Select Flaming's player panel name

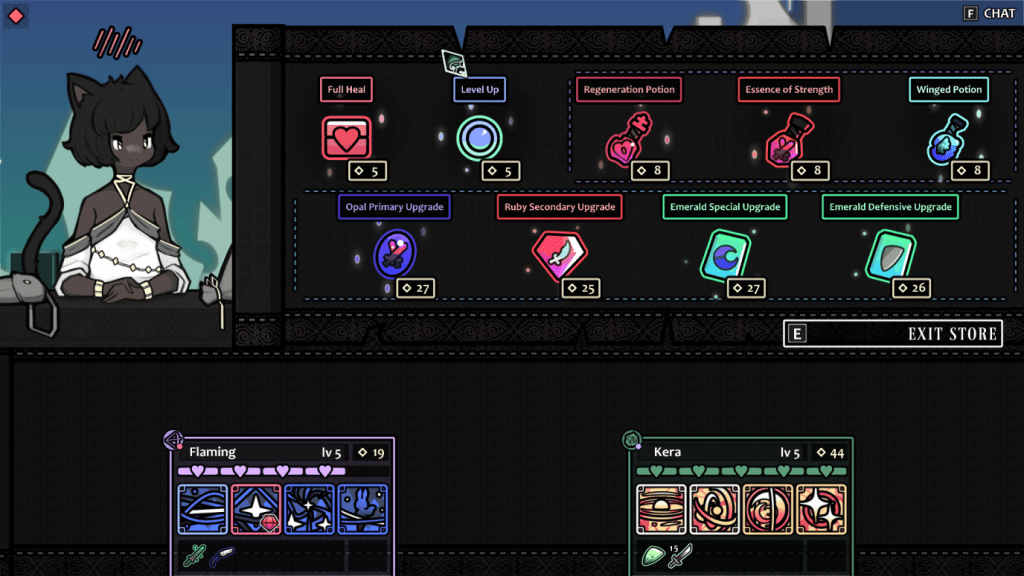tap(213, 452)
